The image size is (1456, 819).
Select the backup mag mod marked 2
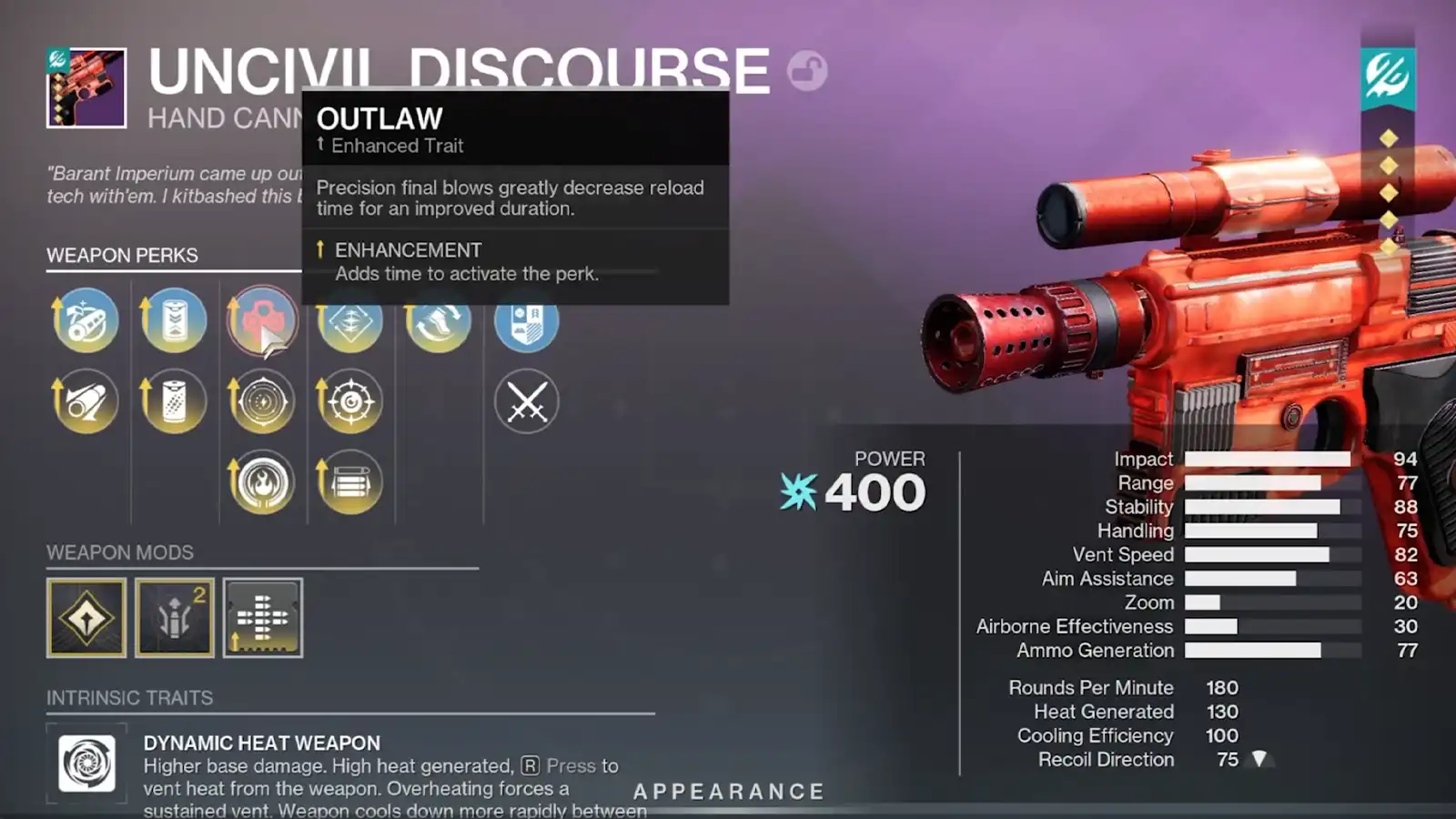coord(174,618)
